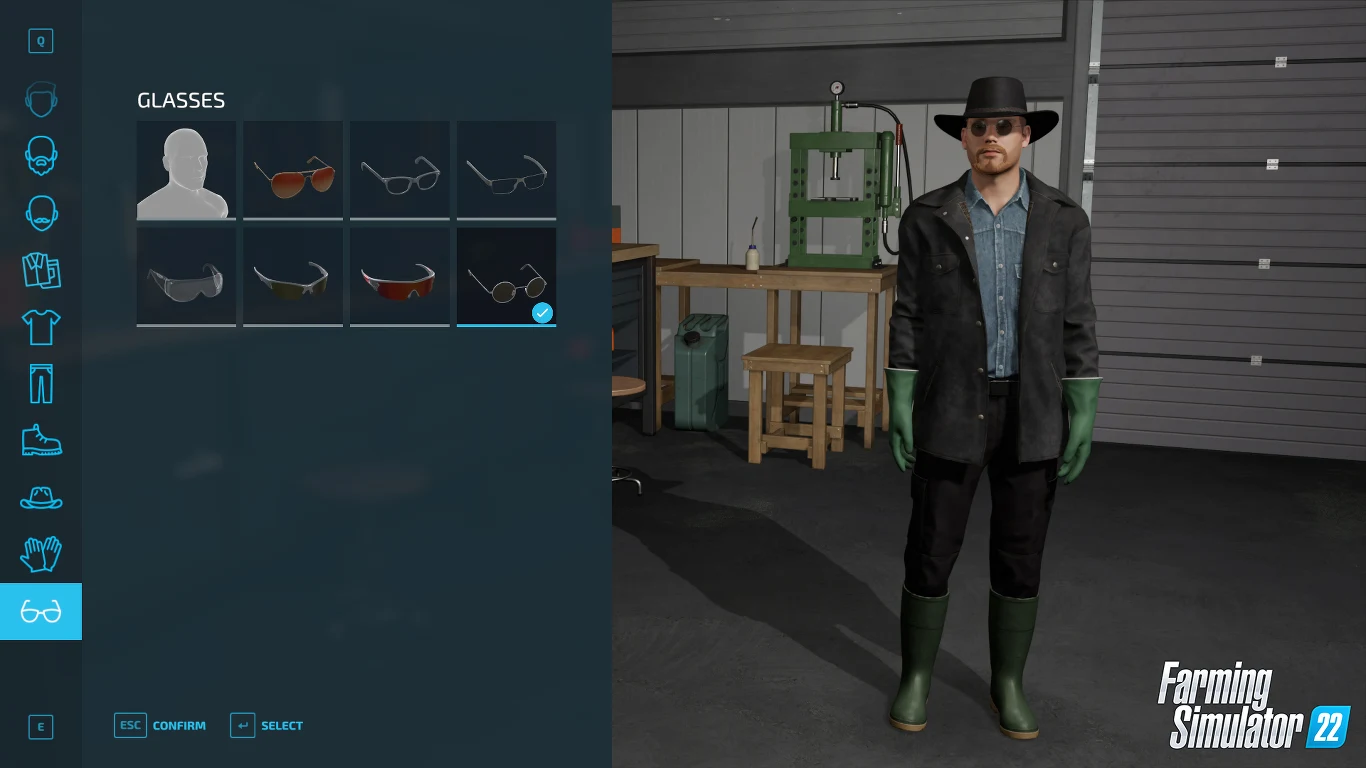The image size is (1366, 768).
Task: Open the Face customization panel
Action: [x=41, y=99]
